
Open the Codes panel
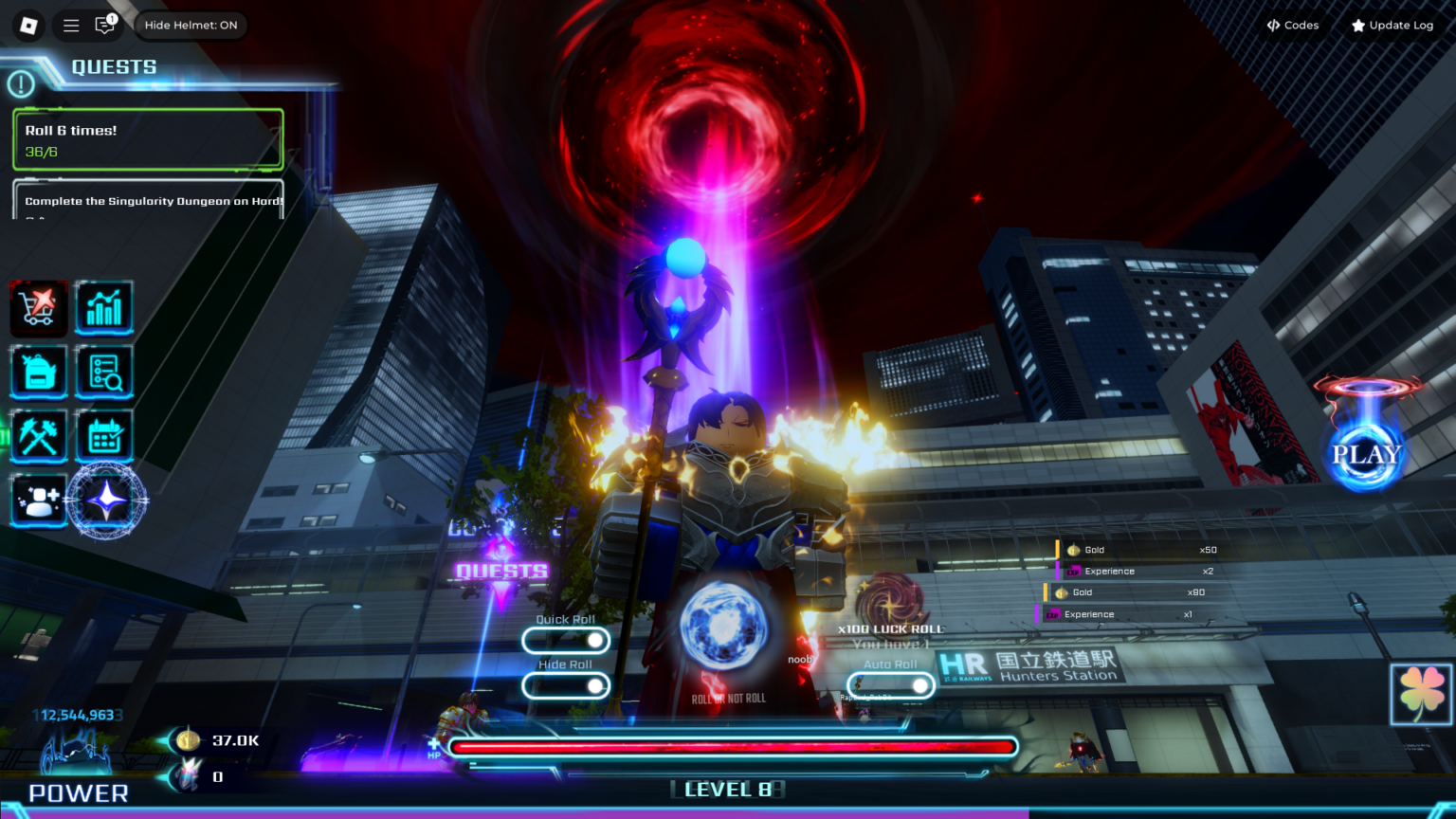(1293, 26)
